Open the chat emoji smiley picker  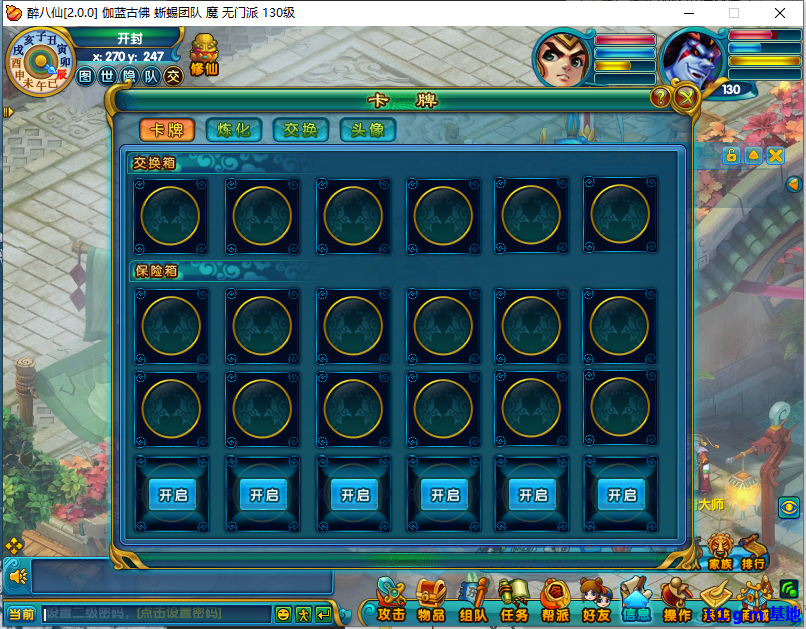tap(283, 613)
